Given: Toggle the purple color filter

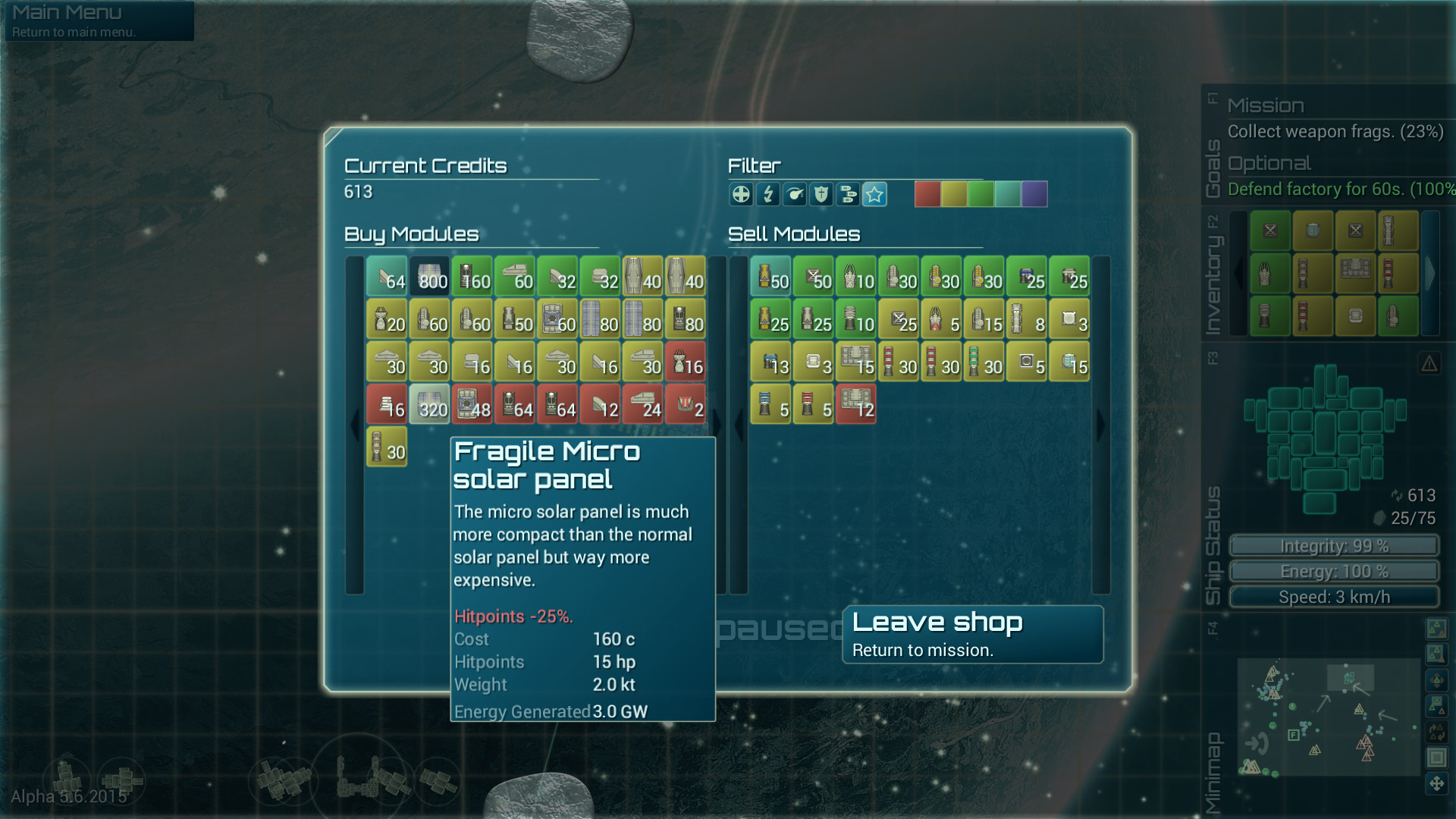Looking at the screenshot, I should point(1033,193).
